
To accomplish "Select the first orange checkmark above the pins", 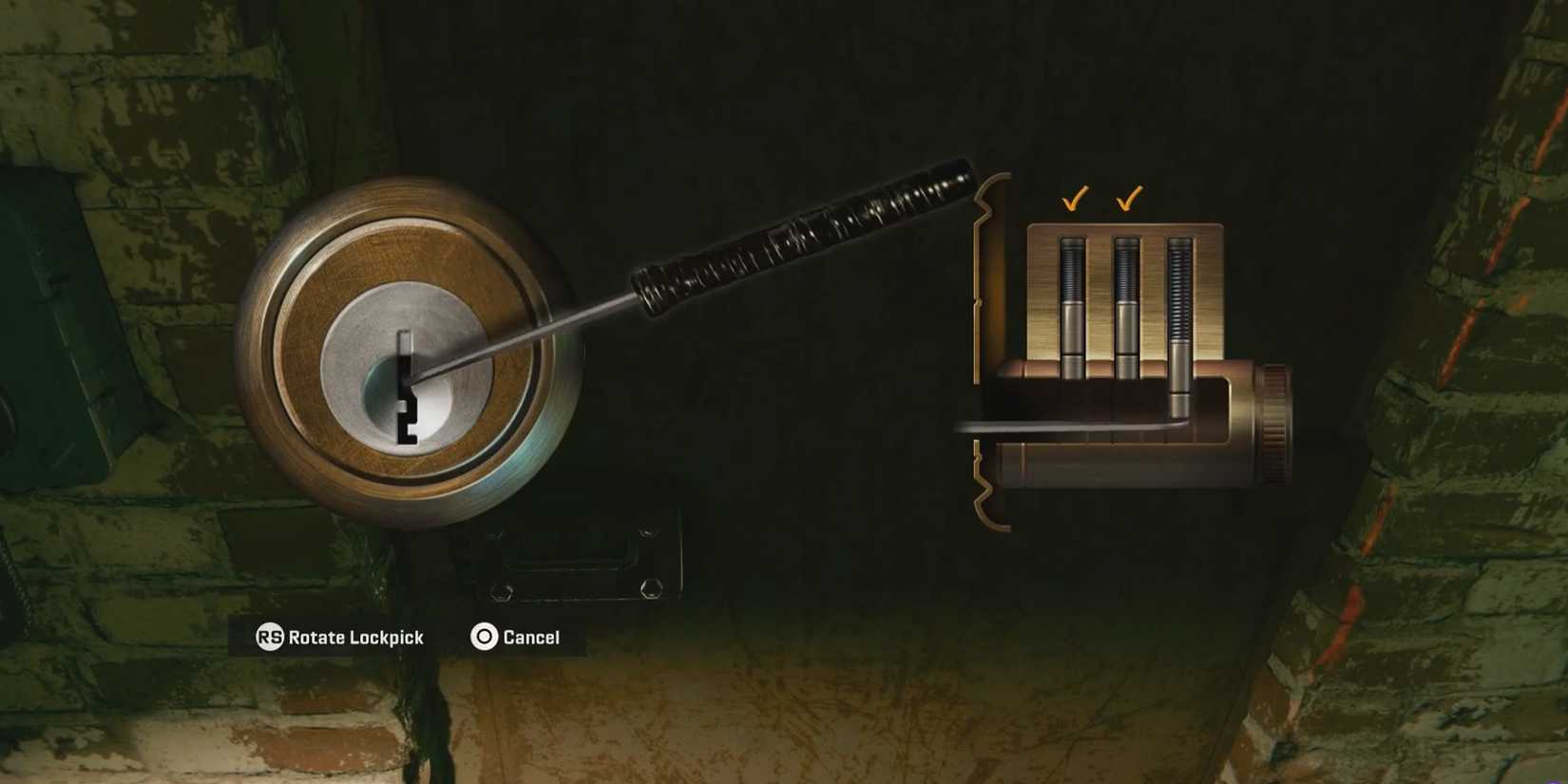I will pos(1075,200).
